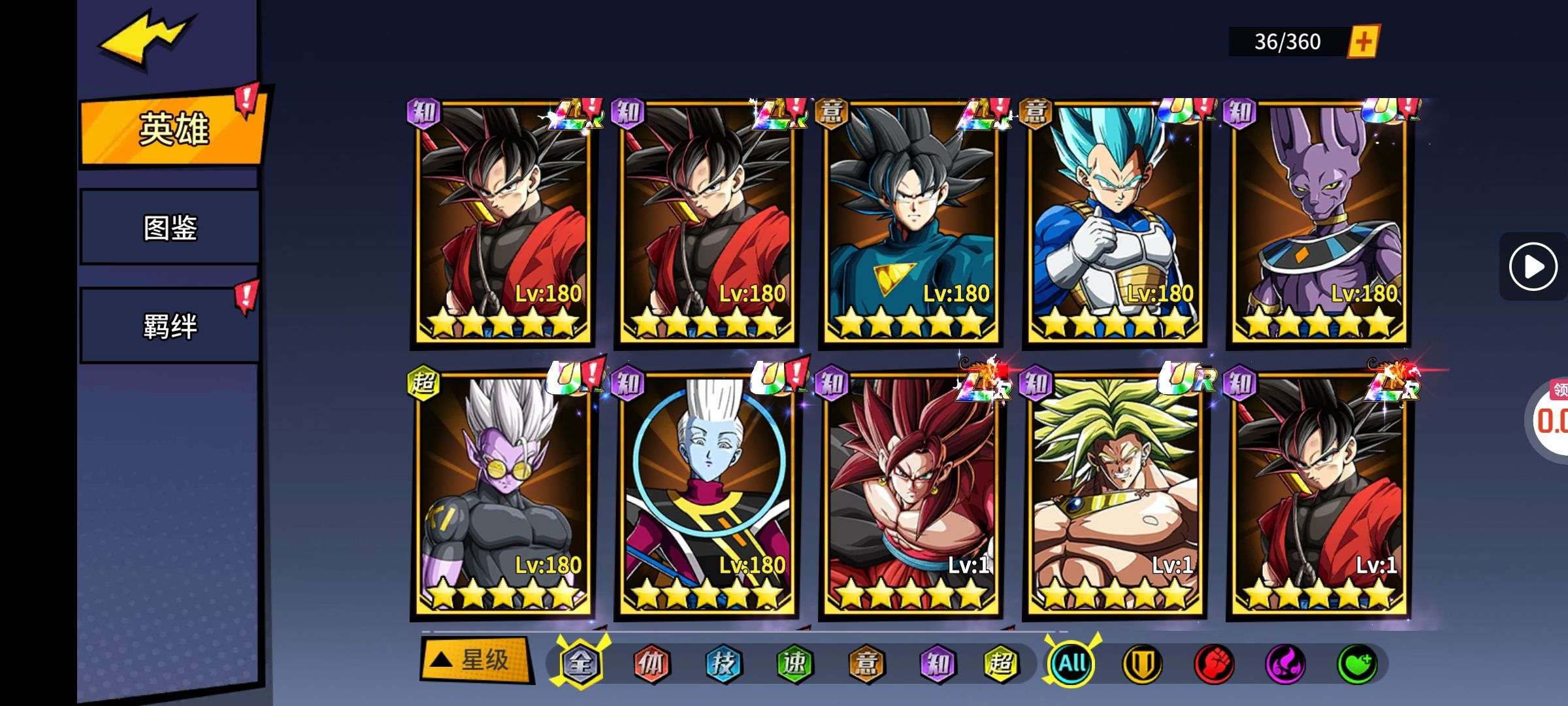Toggle the 星级 sort button

click(x=475, y=660)
